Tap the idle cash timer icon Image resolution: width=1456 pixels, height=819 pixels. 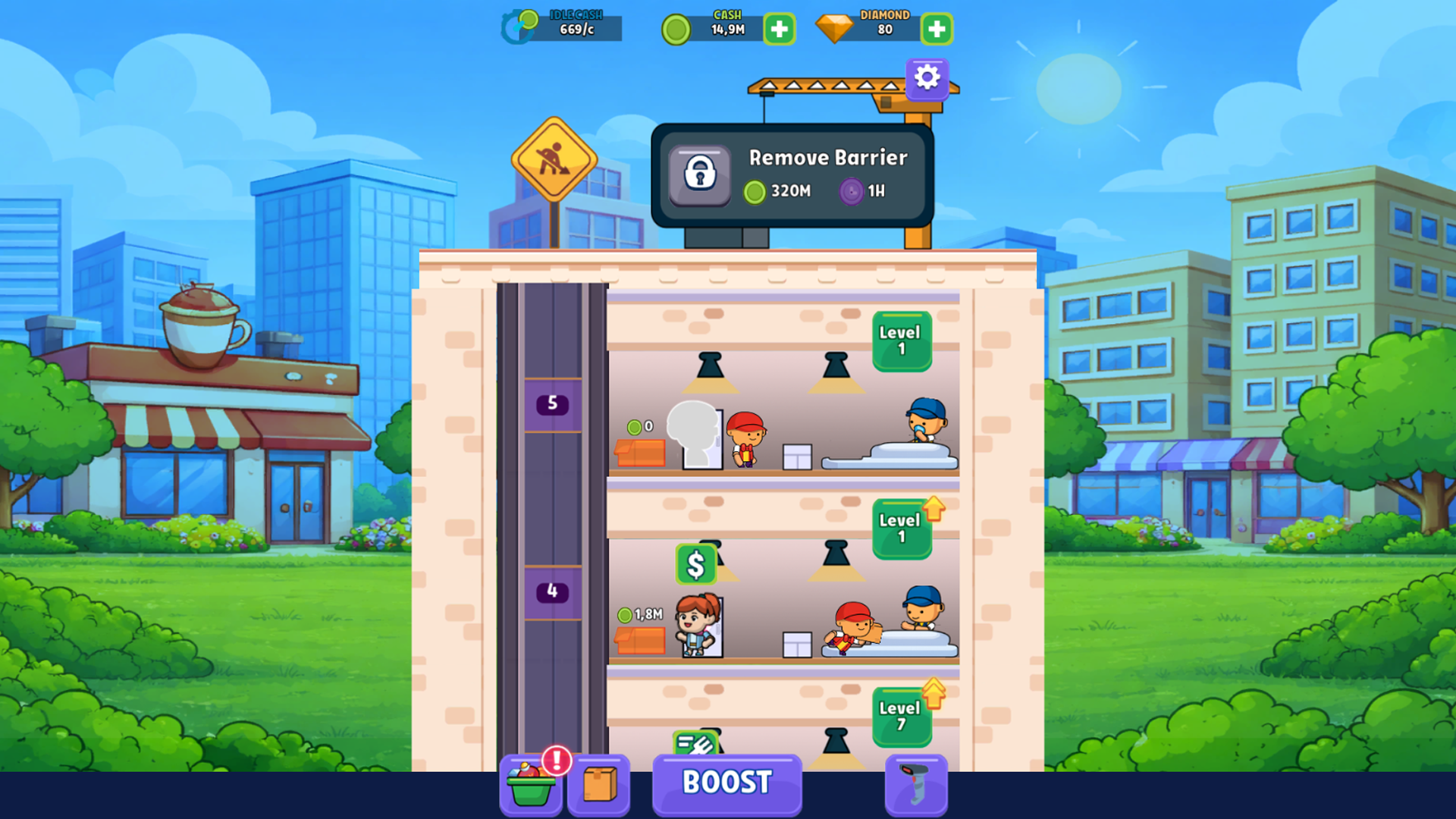518,25
